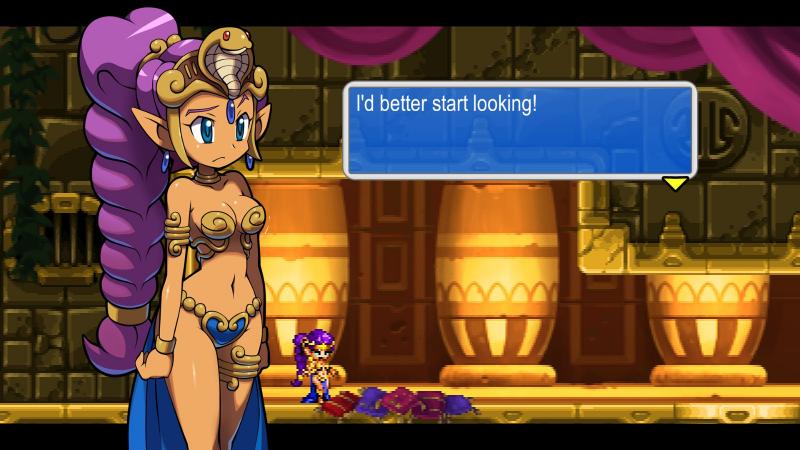This screenshot has width=800, height=450.
Task: Click the "I'd better start looking!" dialogue box
Action: pos(518,130)
